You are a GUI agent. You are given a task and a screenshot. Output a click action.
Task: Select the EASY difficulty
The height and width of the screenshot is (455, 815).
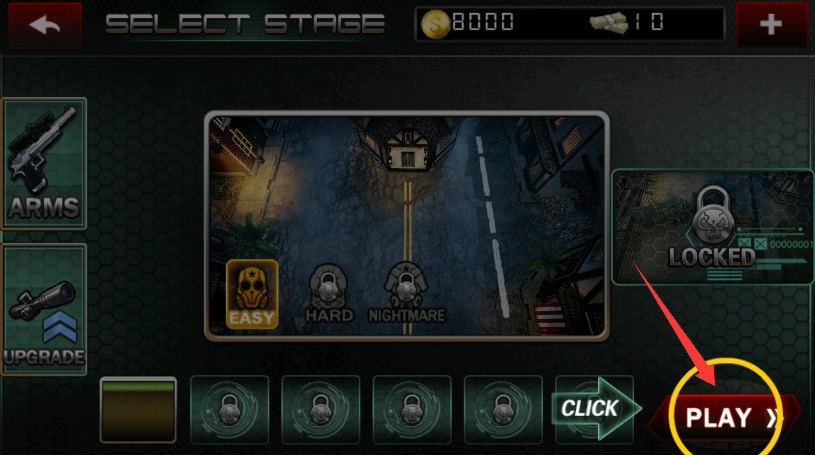point(252,294)
